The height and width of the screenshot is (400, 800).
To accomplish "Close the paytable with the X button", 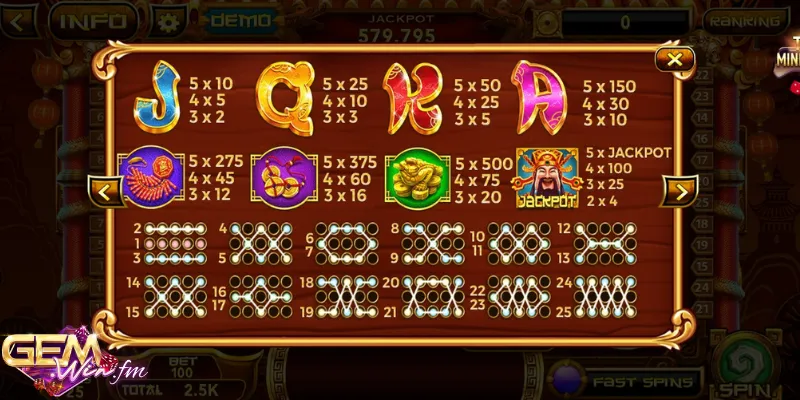I will [676, 61].
